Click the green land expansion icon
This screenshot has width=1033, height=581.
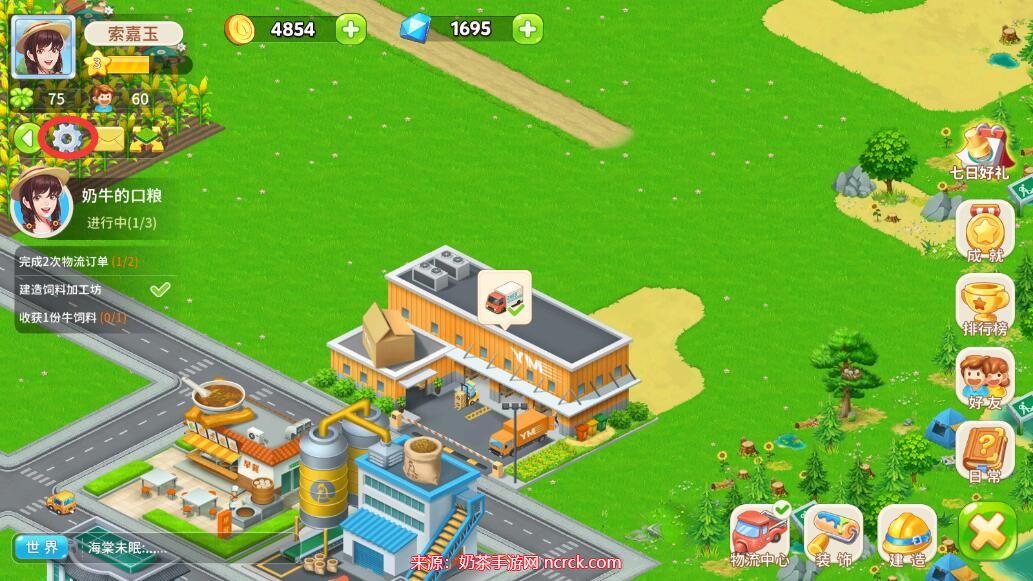[147, 139]
